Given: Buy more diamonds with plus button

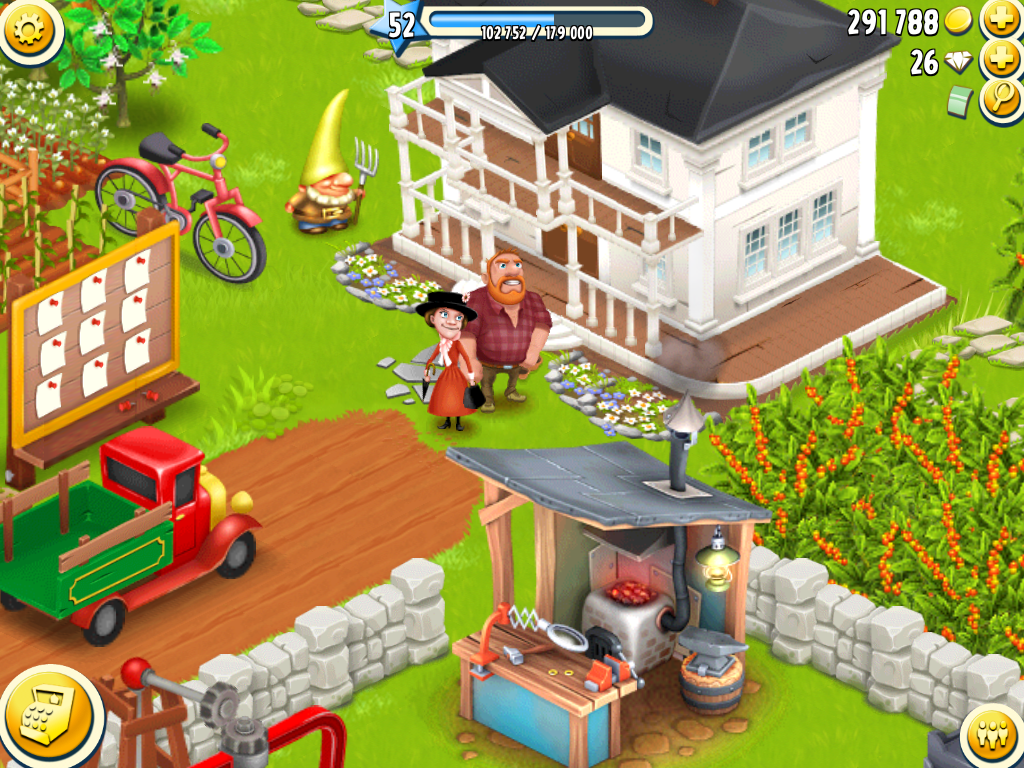Looking at the screenshot, I should pyautogui.click(x=999, y=61).
